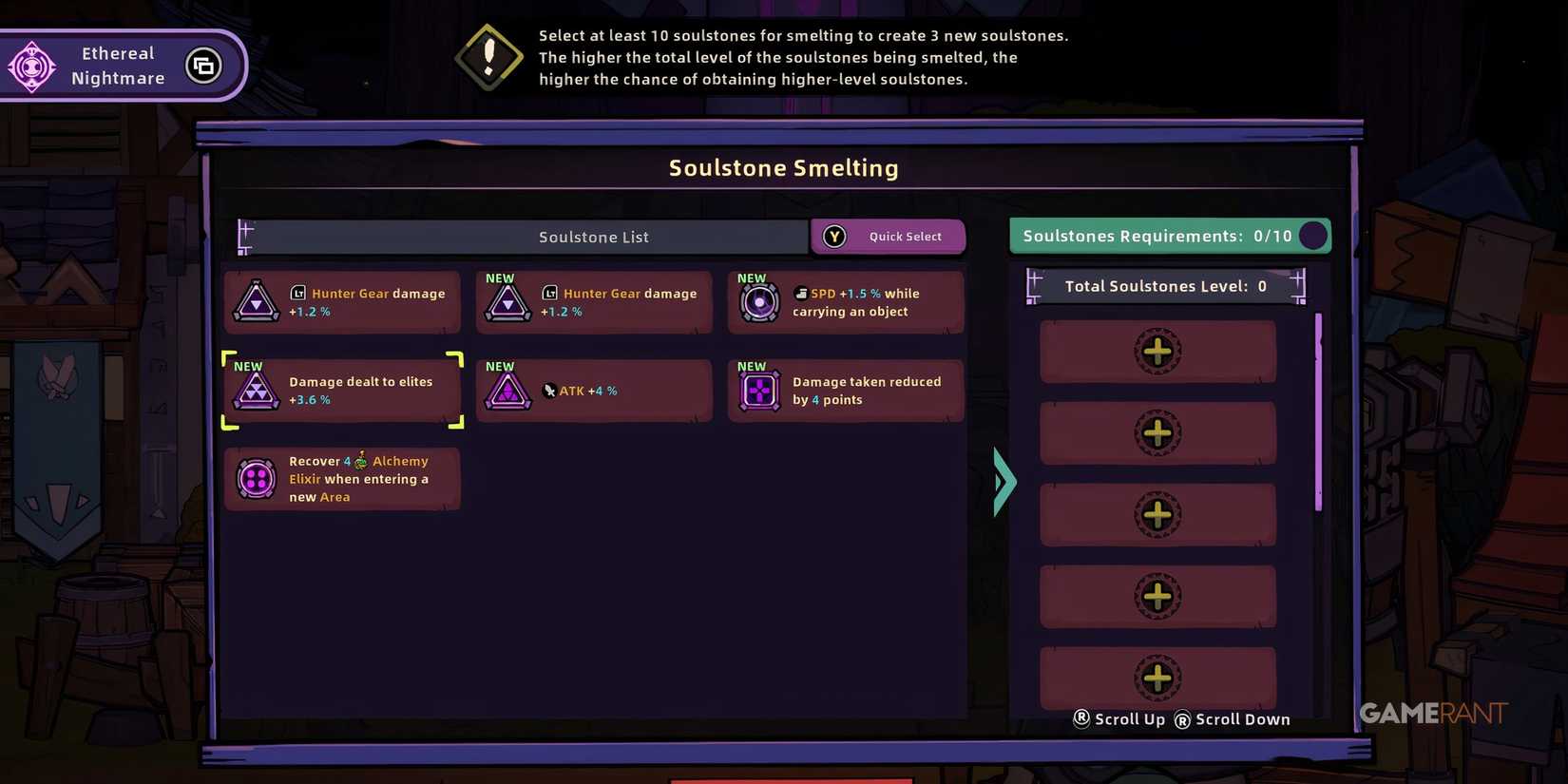The height and width of the screenshot is (784, 1568).
Task: Pick the Alchemy Elixir recovery soulstone
Action: point(342,478)
